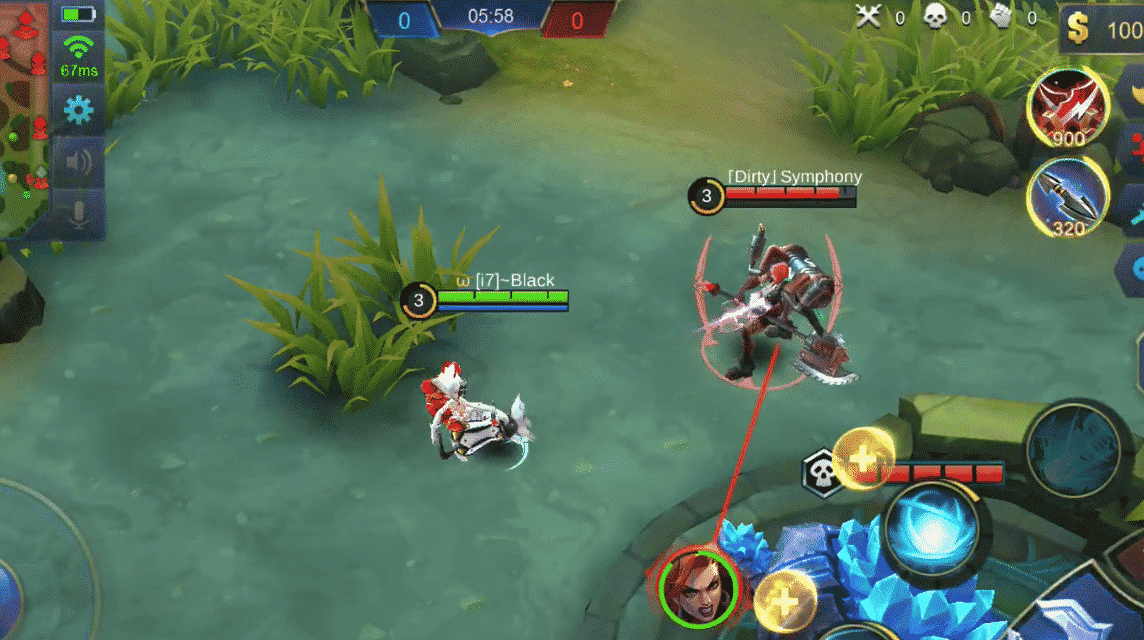
Task: Tap the golden plus orb beside hero portrait
Action: [783, 602]
